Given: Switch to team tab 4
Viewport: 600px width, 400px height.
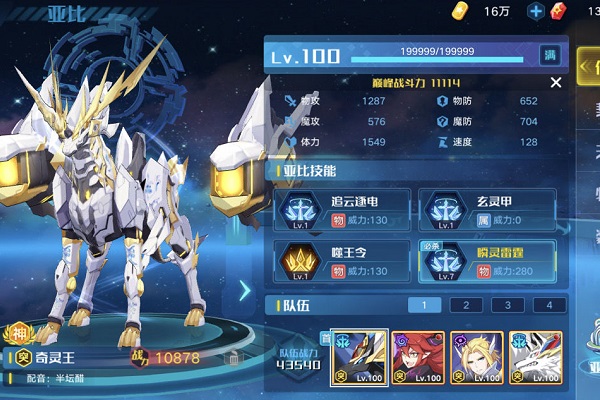Looking at the screenshot, I should click(x=548, y=305).
